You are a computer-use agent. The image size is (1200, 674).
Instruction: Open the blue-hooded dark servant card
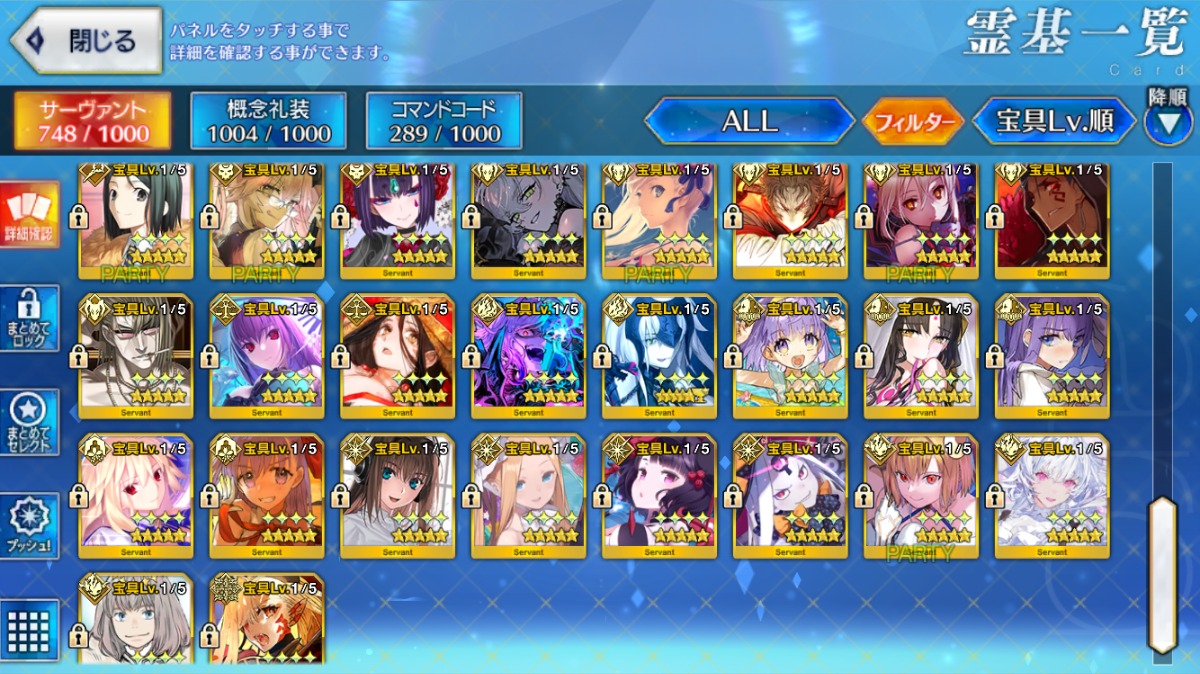click(x=659, y=355)
